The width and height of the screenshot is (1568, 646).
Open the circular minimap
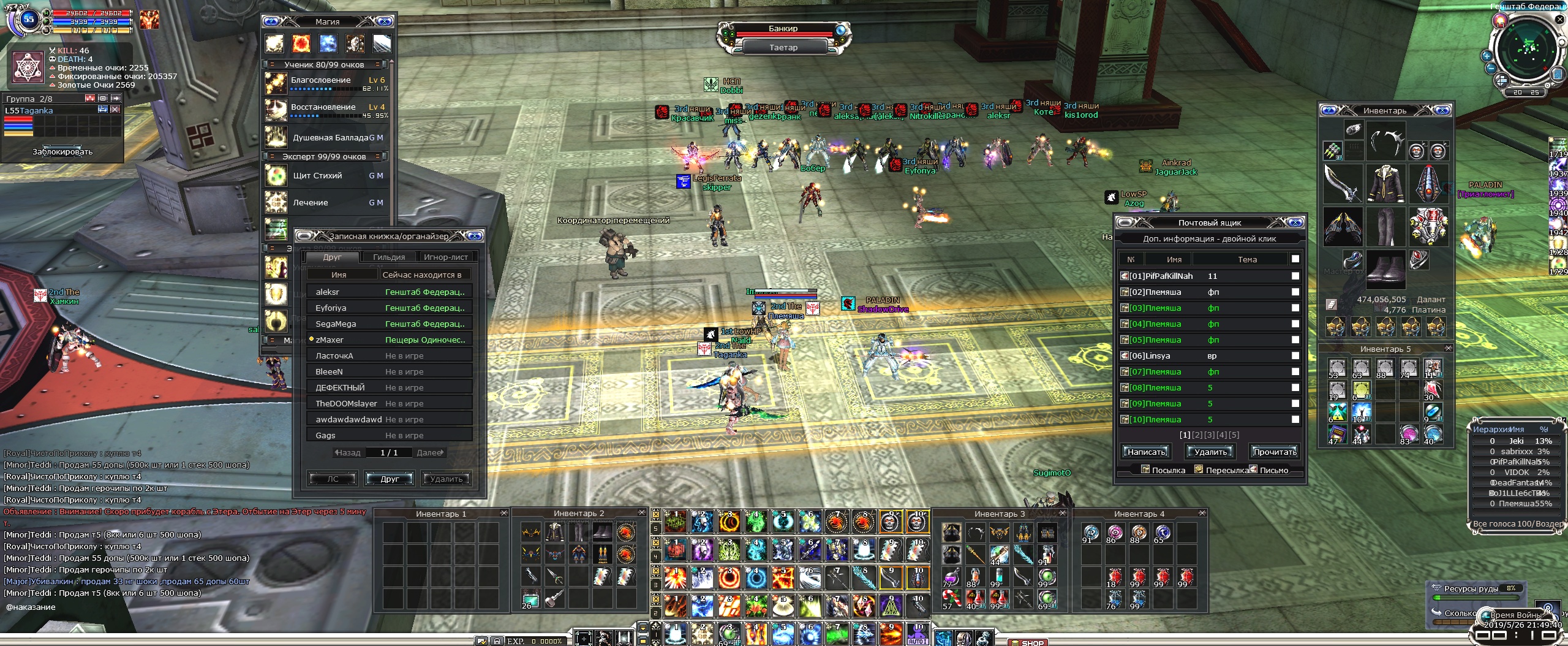coord(1528,49)
